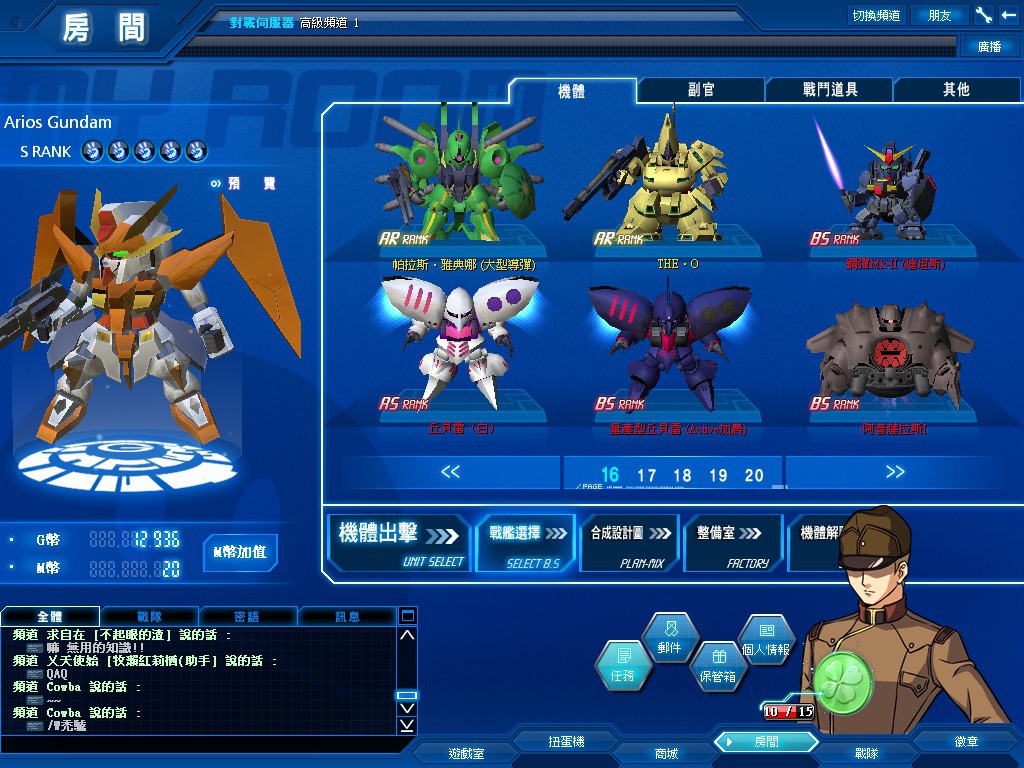
Task: Switch to the 副官 tab
Action: 701,90
